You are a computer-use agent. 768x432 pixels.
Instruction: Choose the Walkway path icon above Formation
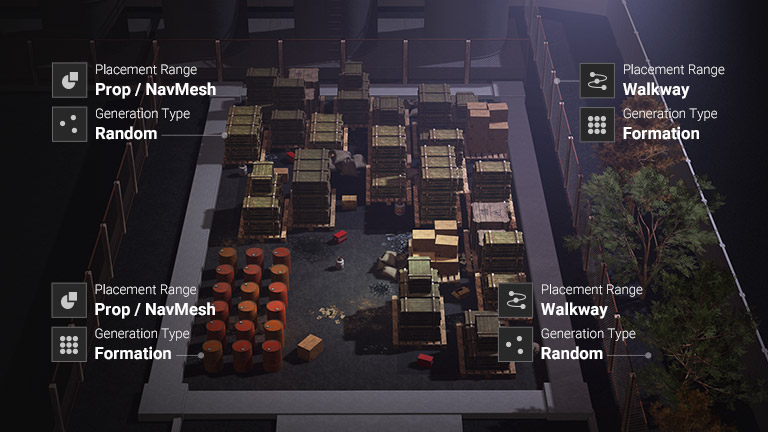pos(597,80)
